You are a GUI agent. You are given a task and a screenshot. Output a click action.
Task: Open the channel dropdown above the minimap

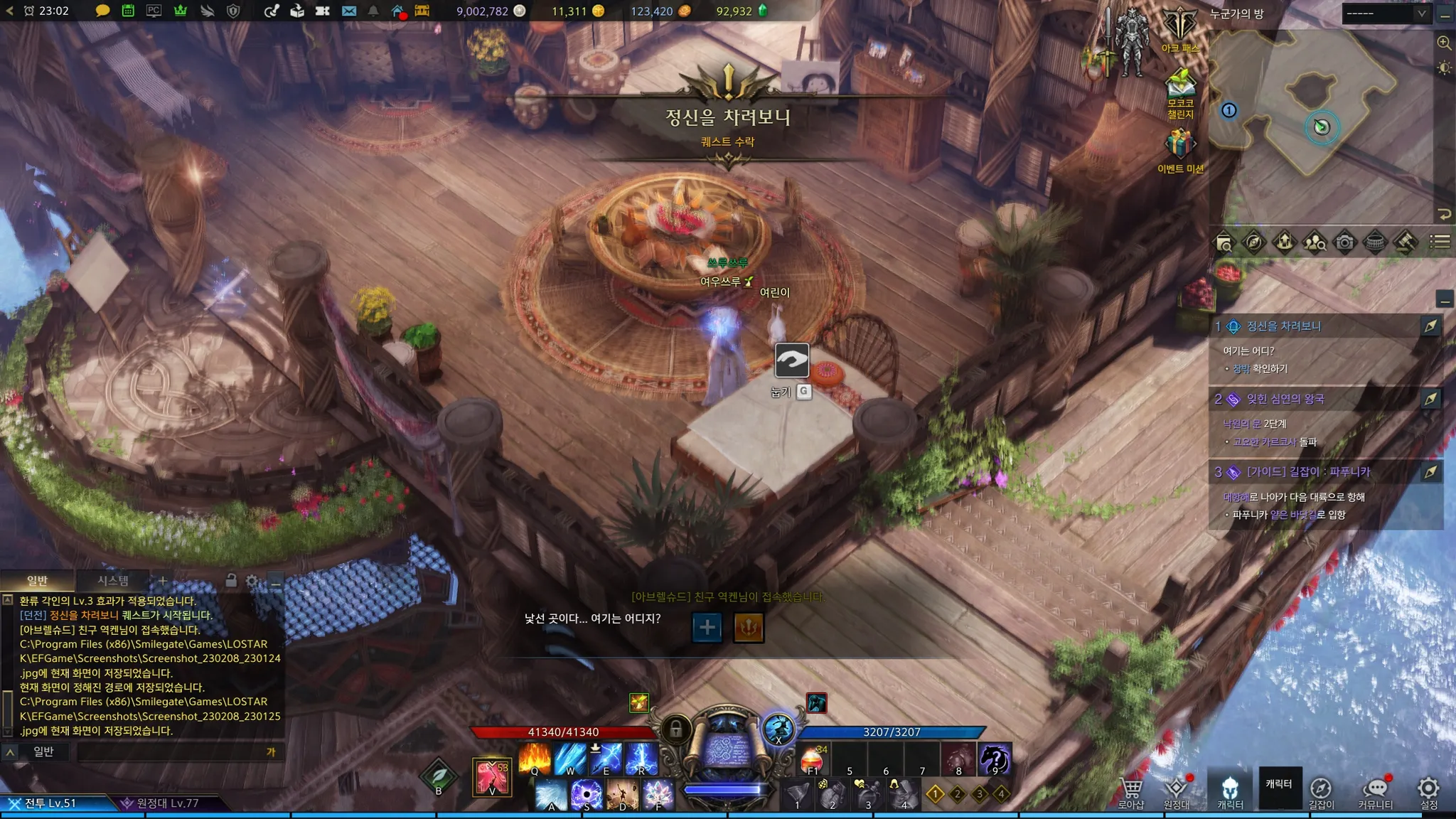(x=1385, y=14)
